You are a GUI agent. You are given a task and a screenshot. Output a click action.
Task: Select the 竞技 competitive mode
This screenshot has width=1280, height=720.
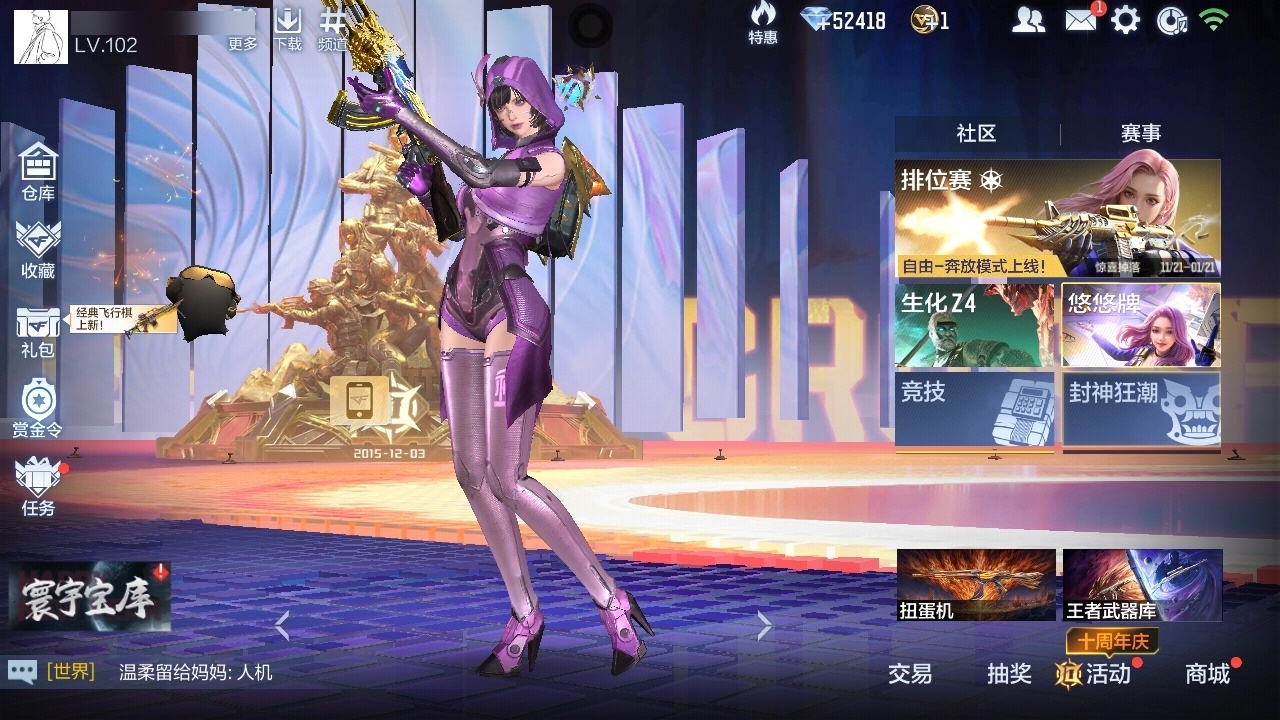coord(975,409)
